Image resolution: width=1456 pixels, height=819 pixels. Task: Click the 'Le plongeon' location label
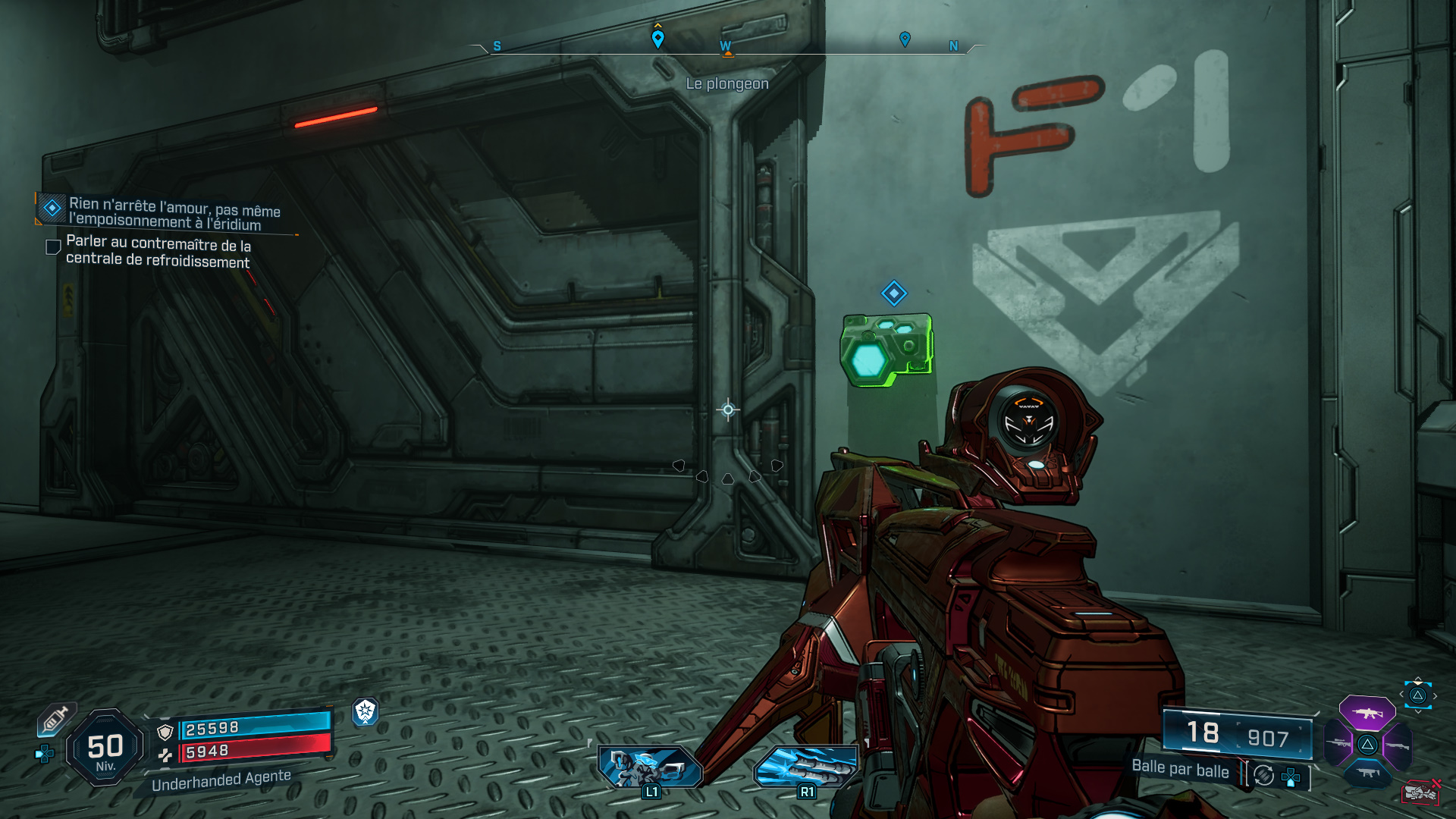click(x=726, y=83)
